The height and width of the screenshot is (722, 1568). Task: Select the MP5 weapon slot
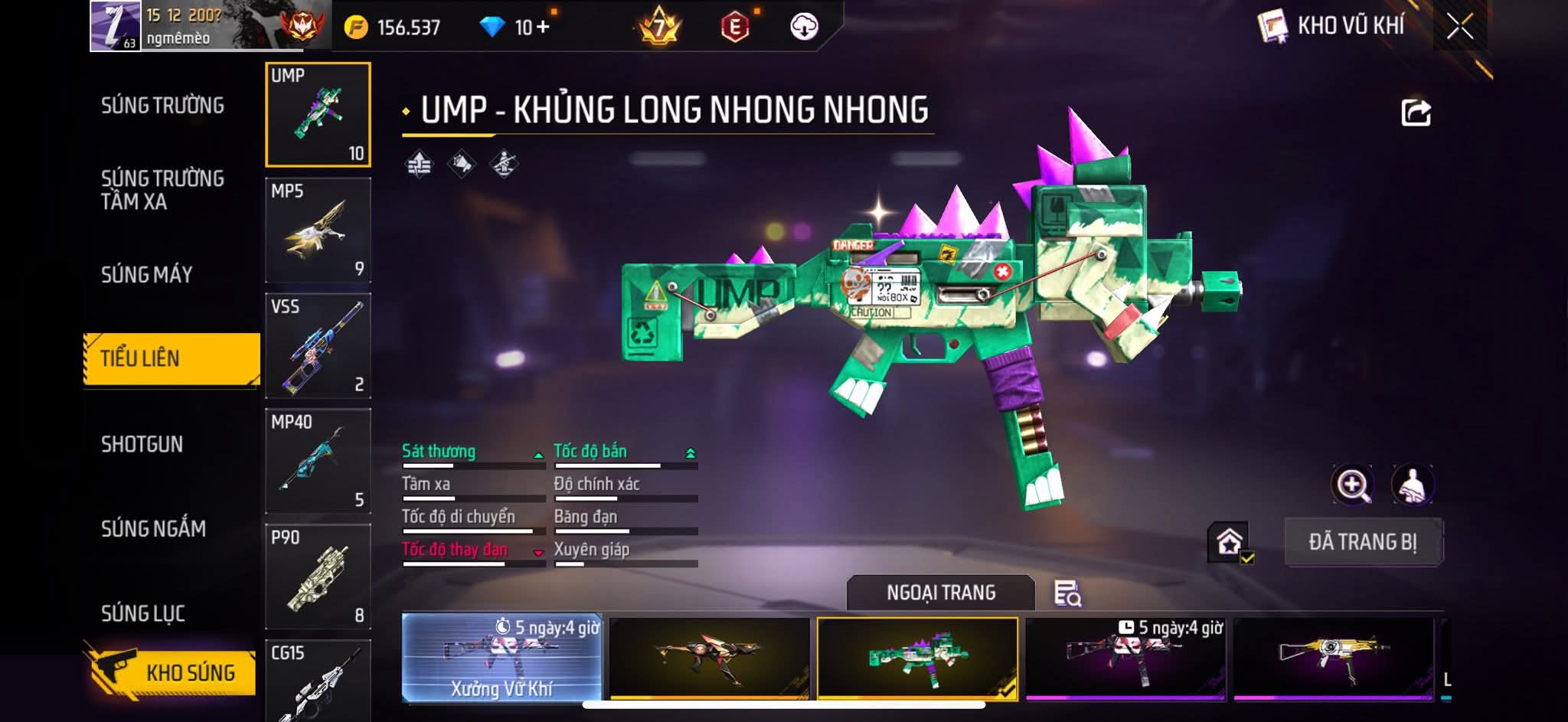tap(318, 230)
